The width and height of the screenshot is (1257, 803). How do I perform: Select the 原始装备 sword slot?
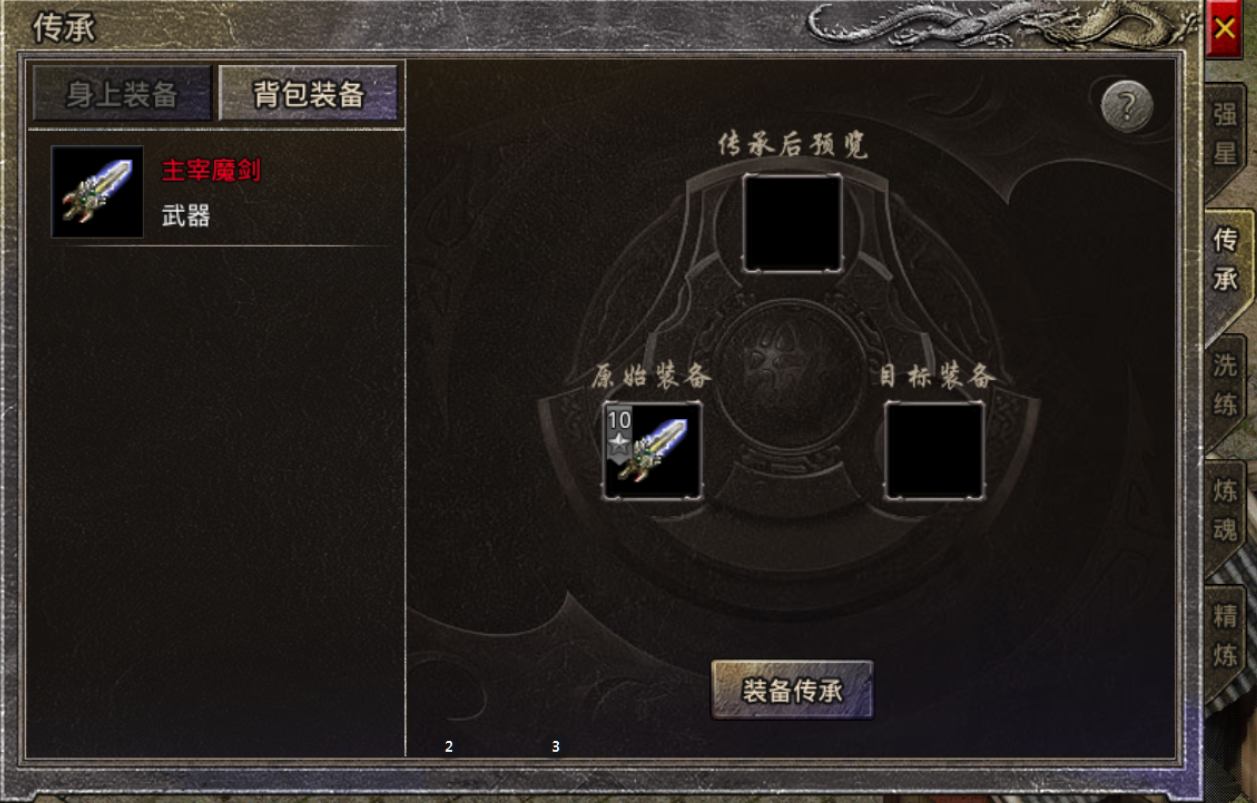pos(652,451)
